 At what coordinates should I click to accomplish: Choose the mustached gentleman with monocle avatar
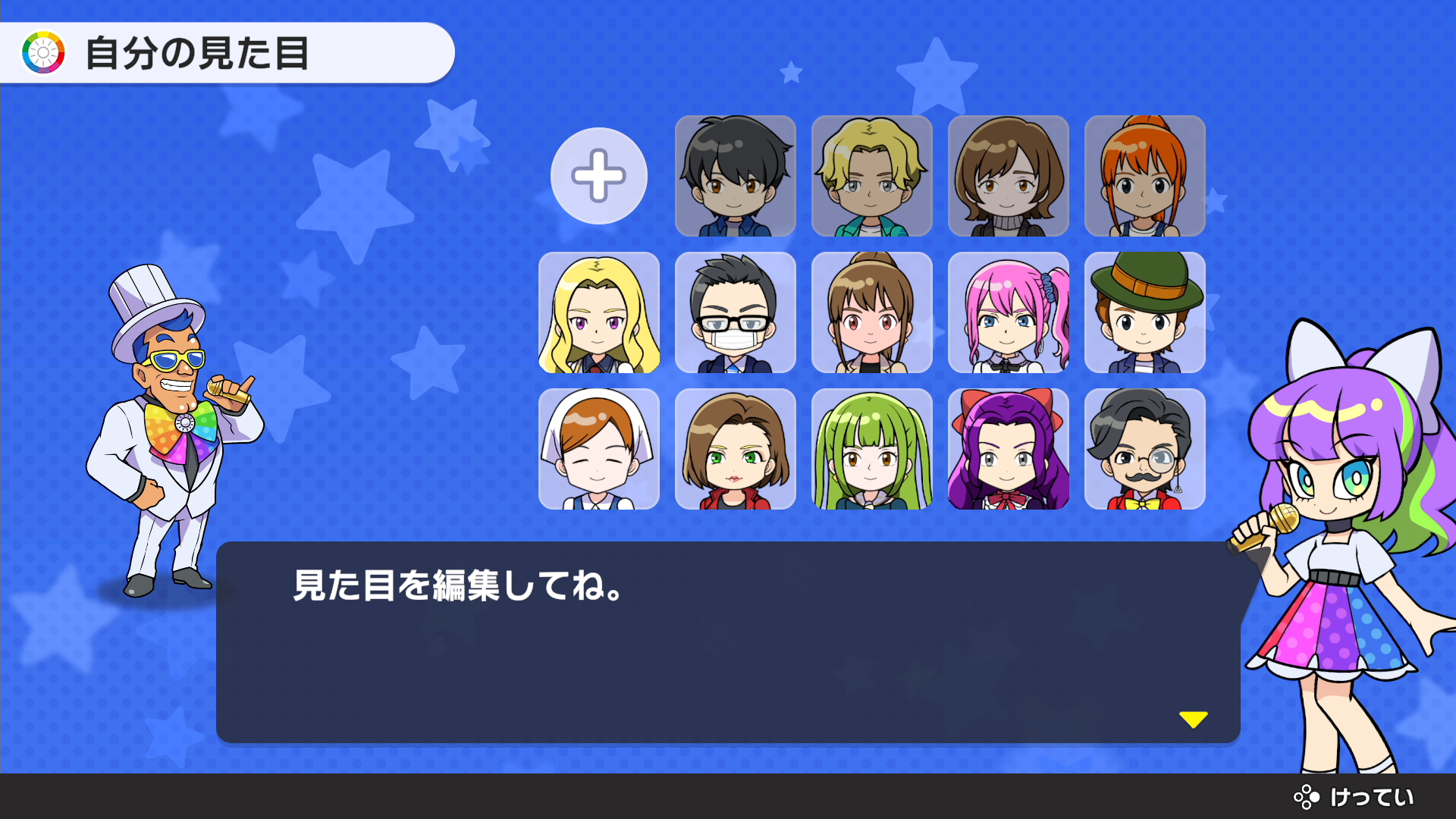(1144, 449)
